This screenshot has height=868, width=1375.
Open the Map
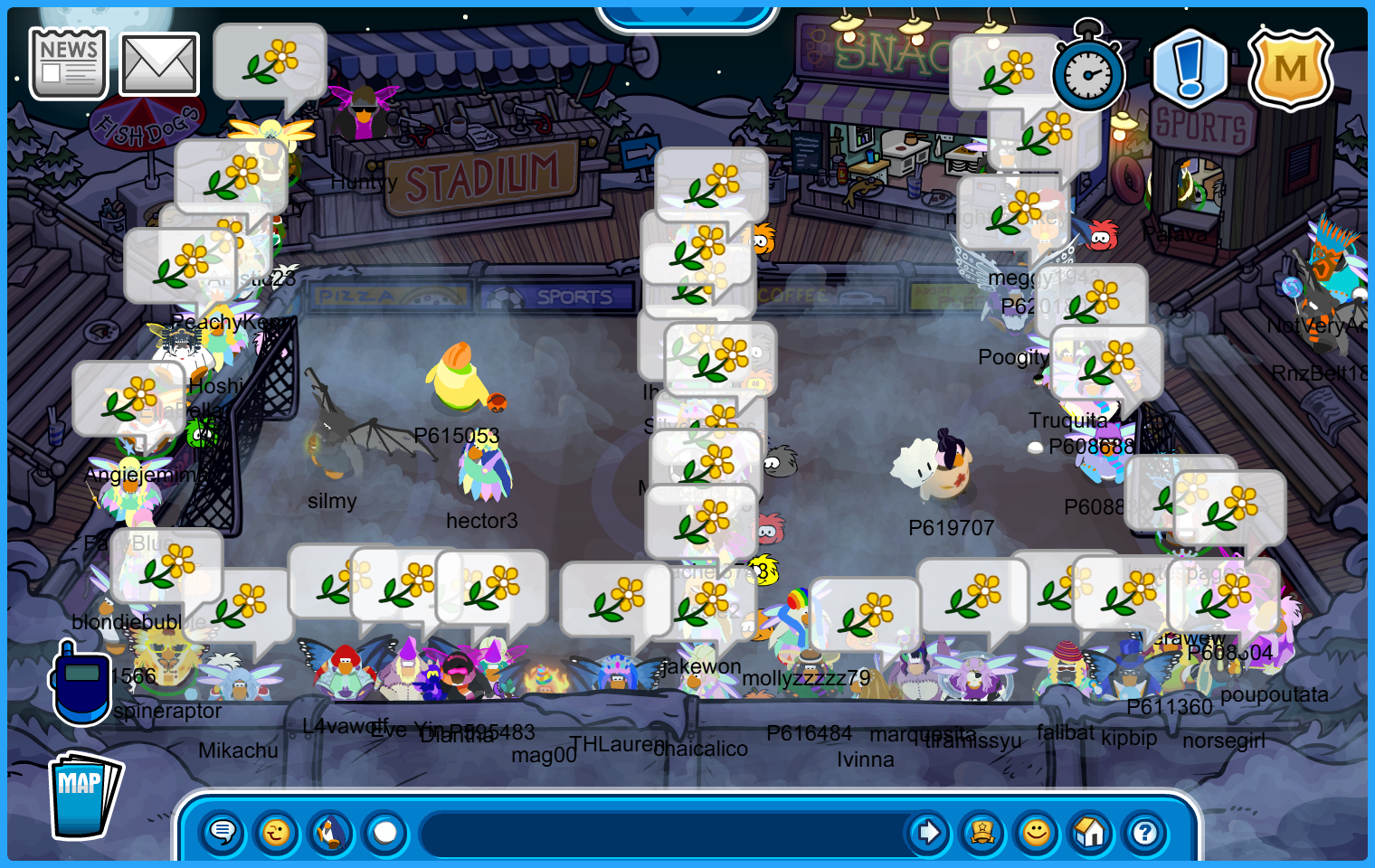coord(84,796)
